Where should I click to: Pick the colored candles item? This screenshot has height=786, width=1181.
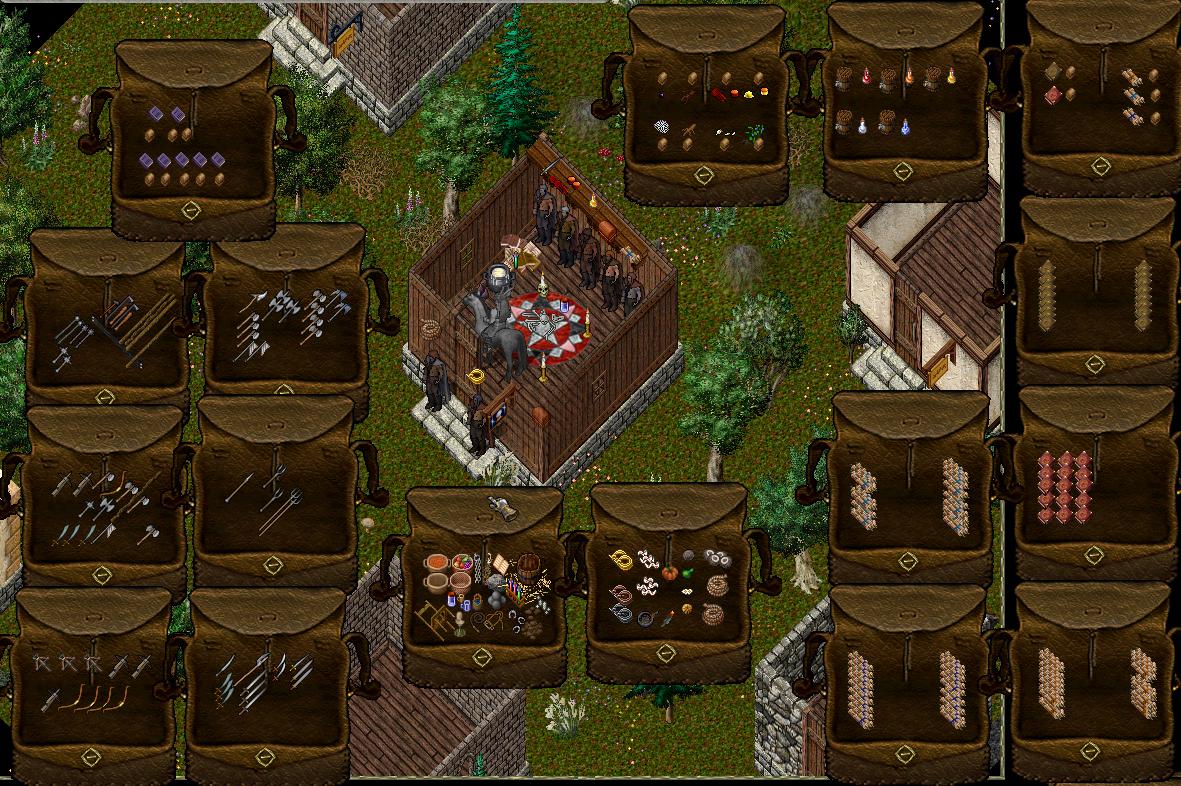click(x=514, y=587)
